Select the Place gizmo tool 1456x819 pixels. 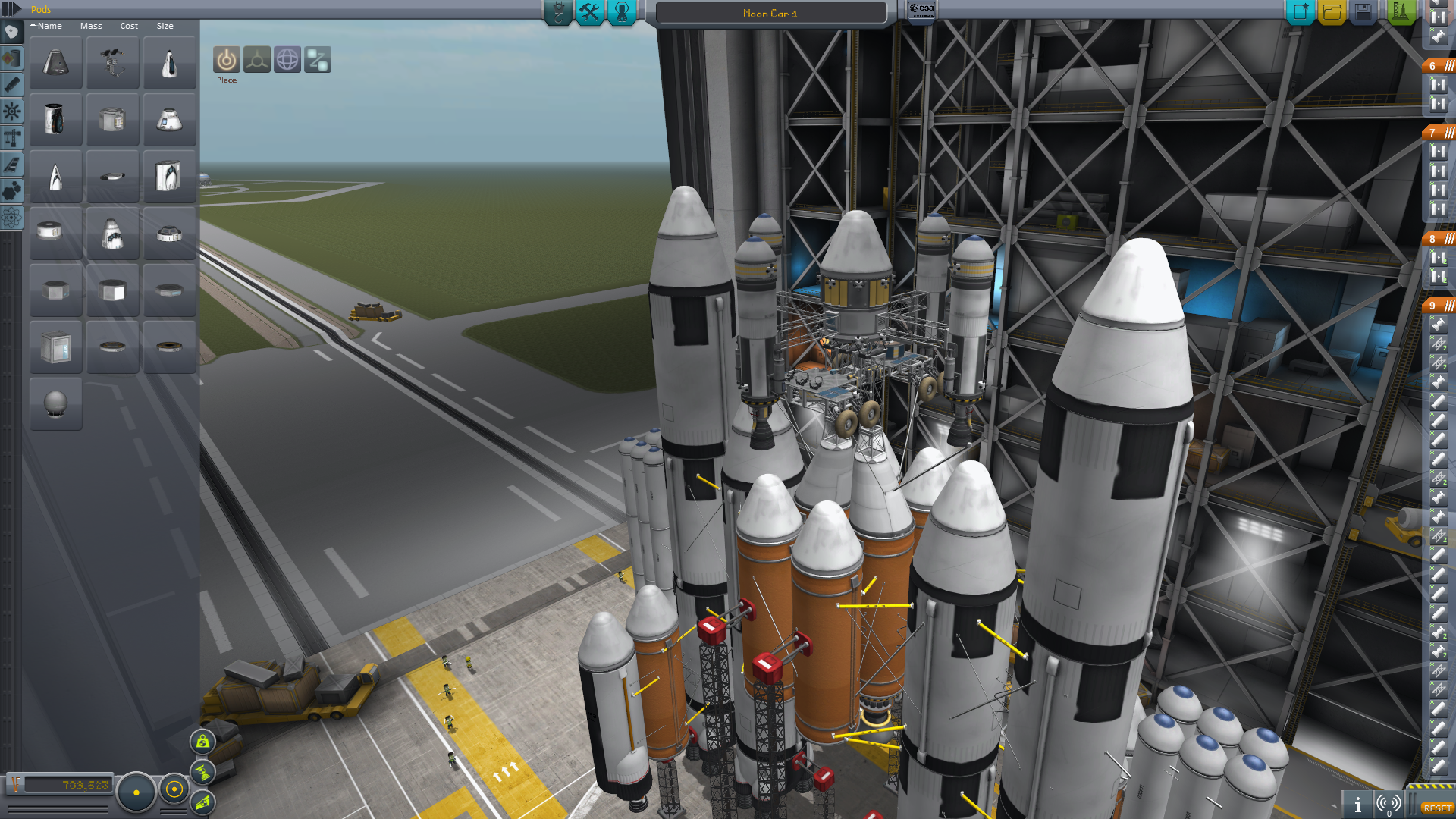point(226,60)
